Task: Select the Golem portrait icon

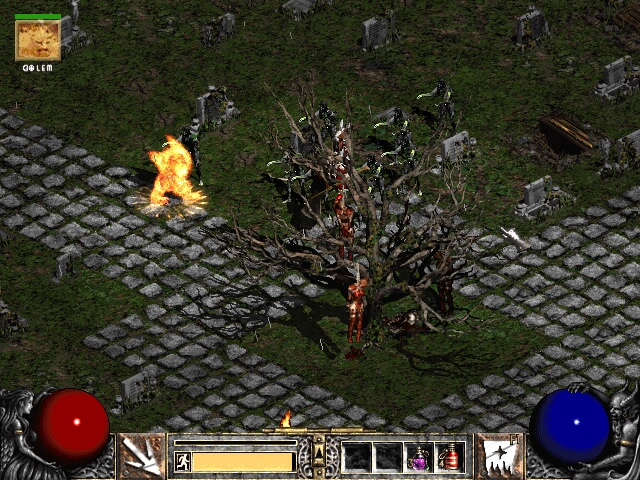Action: pyautogui.click(x=37, y=40)
